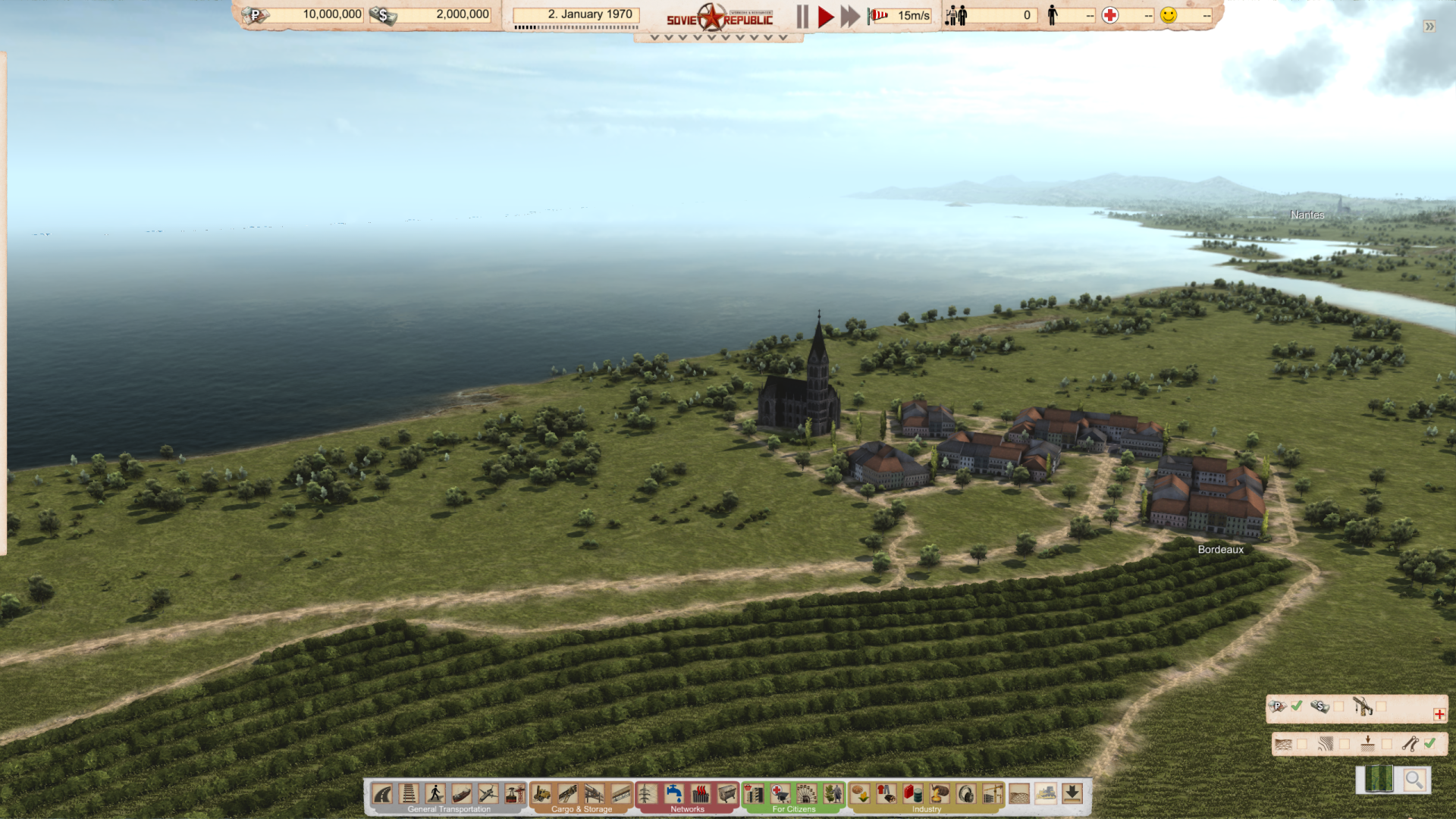
Task: Switch to fast-forward speed
Action: (x=850, y=16)
